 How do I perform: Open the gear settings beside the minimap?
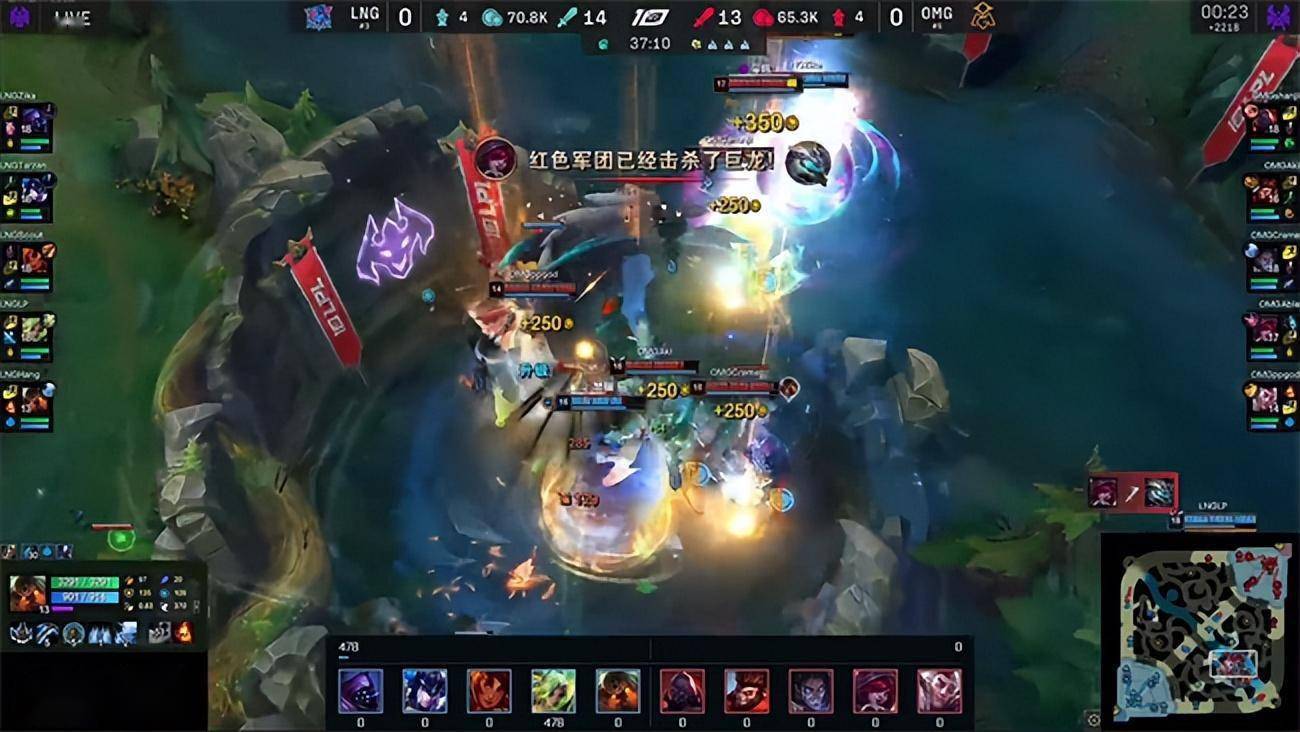(x=1092, y=719)
